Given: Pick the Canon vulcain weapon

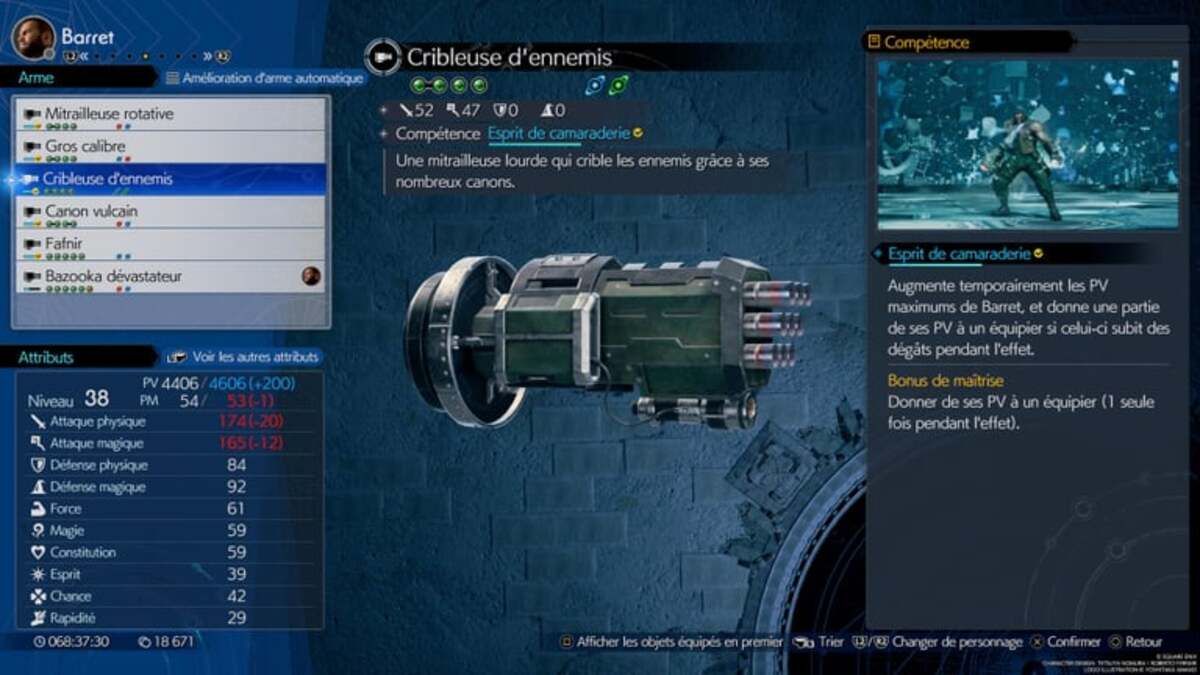Looking at the screenshot, I should pos(170,212).
